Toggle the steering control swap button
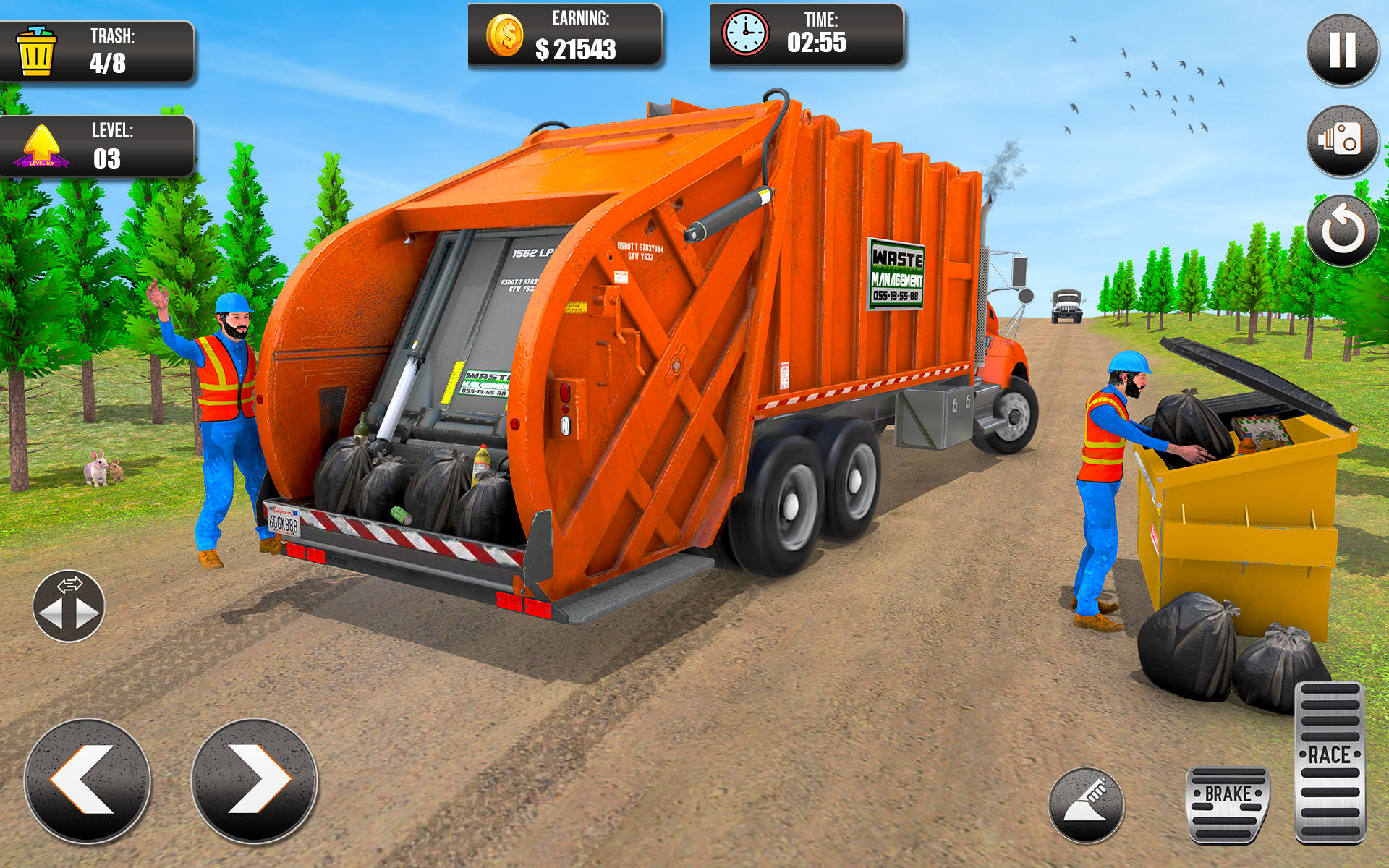 pyautogui.click(x=69, y=606)
